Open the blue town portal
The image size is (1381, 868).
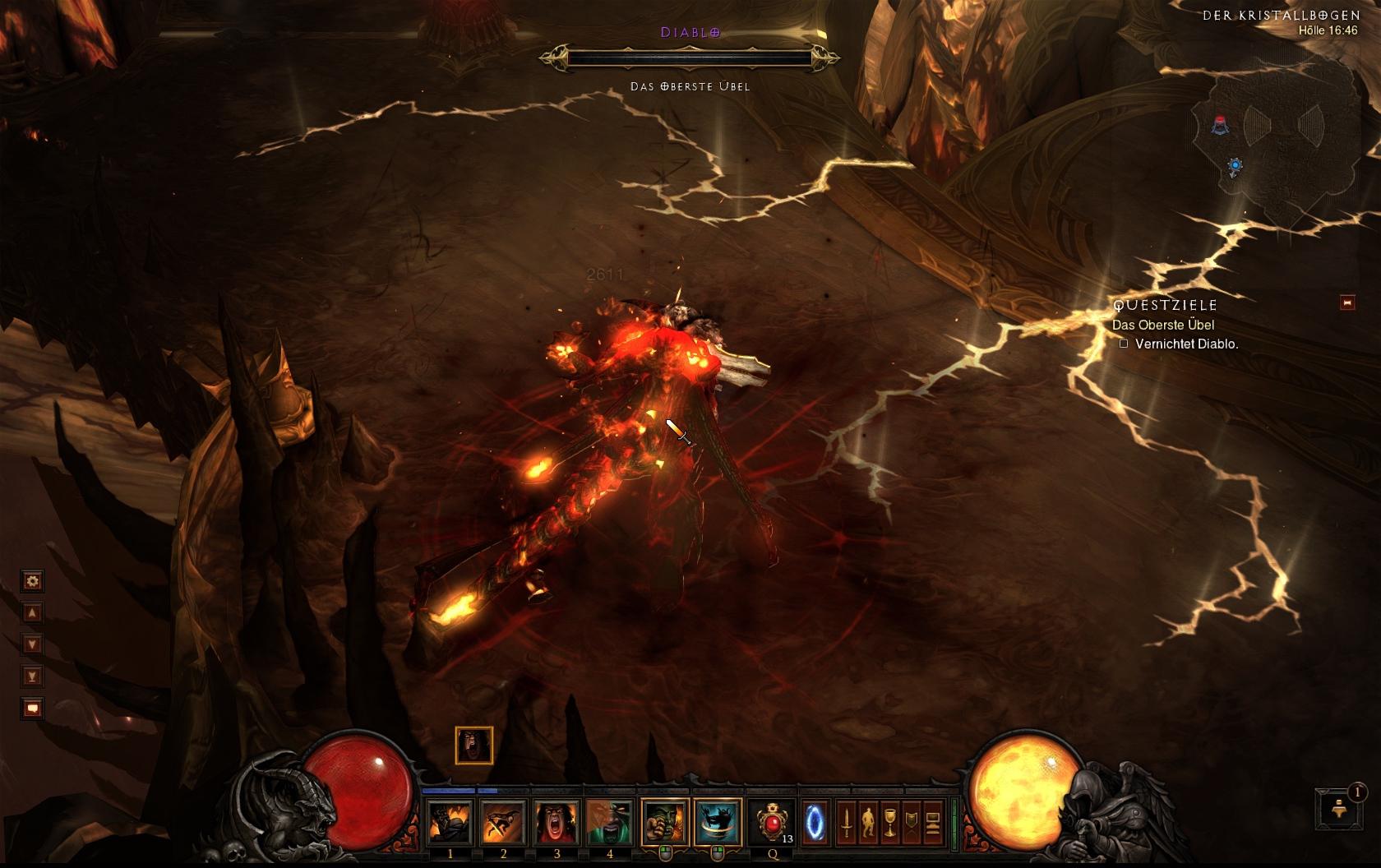pyautogui.click(x=815, y=821)
